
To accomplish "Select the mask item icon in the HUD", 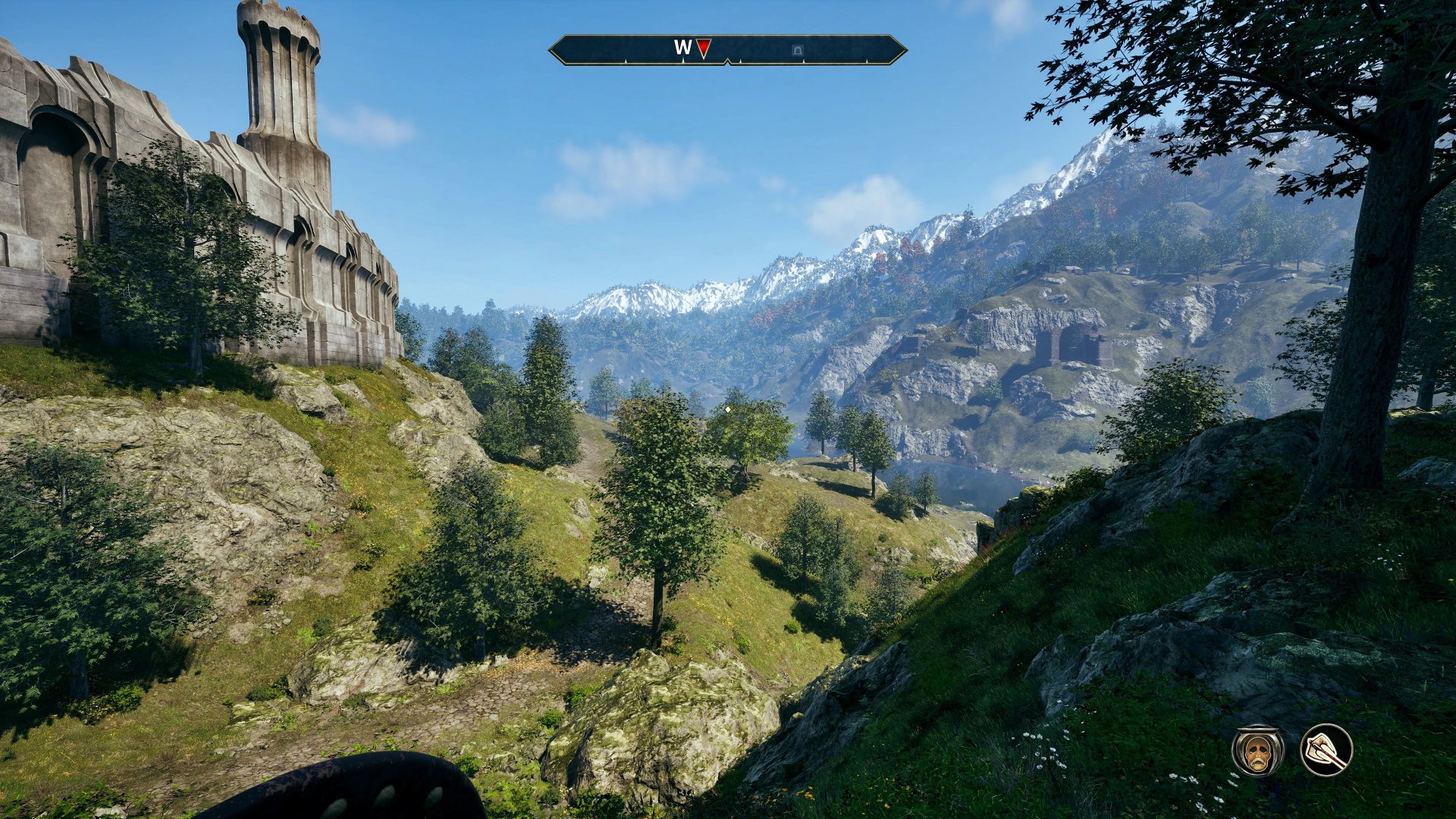I will coord(1257,756).
